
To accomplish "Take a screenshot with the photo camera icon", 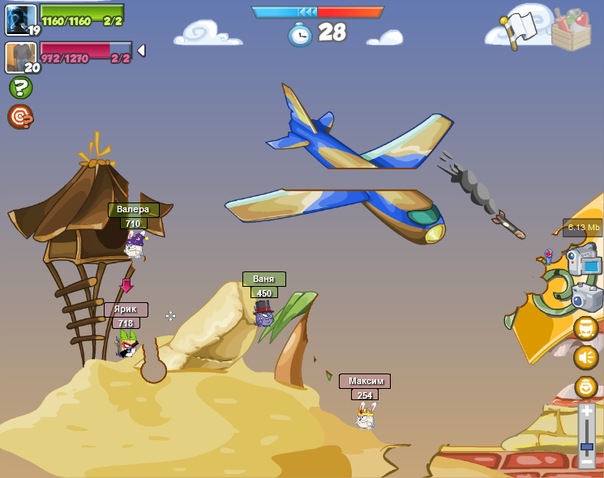I will point(586,296).
